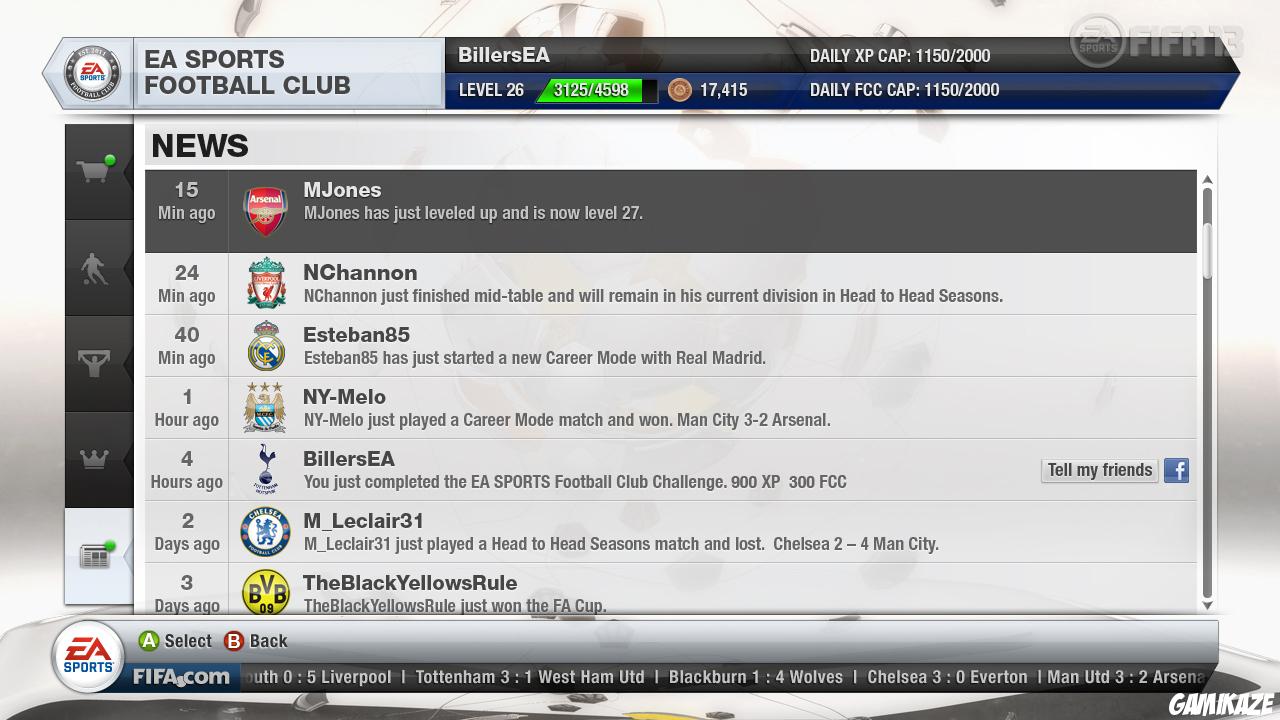The width and height of the screenshot is (1280, 720).
Task: Open the FIFA.com link
Action: point(181,677)
